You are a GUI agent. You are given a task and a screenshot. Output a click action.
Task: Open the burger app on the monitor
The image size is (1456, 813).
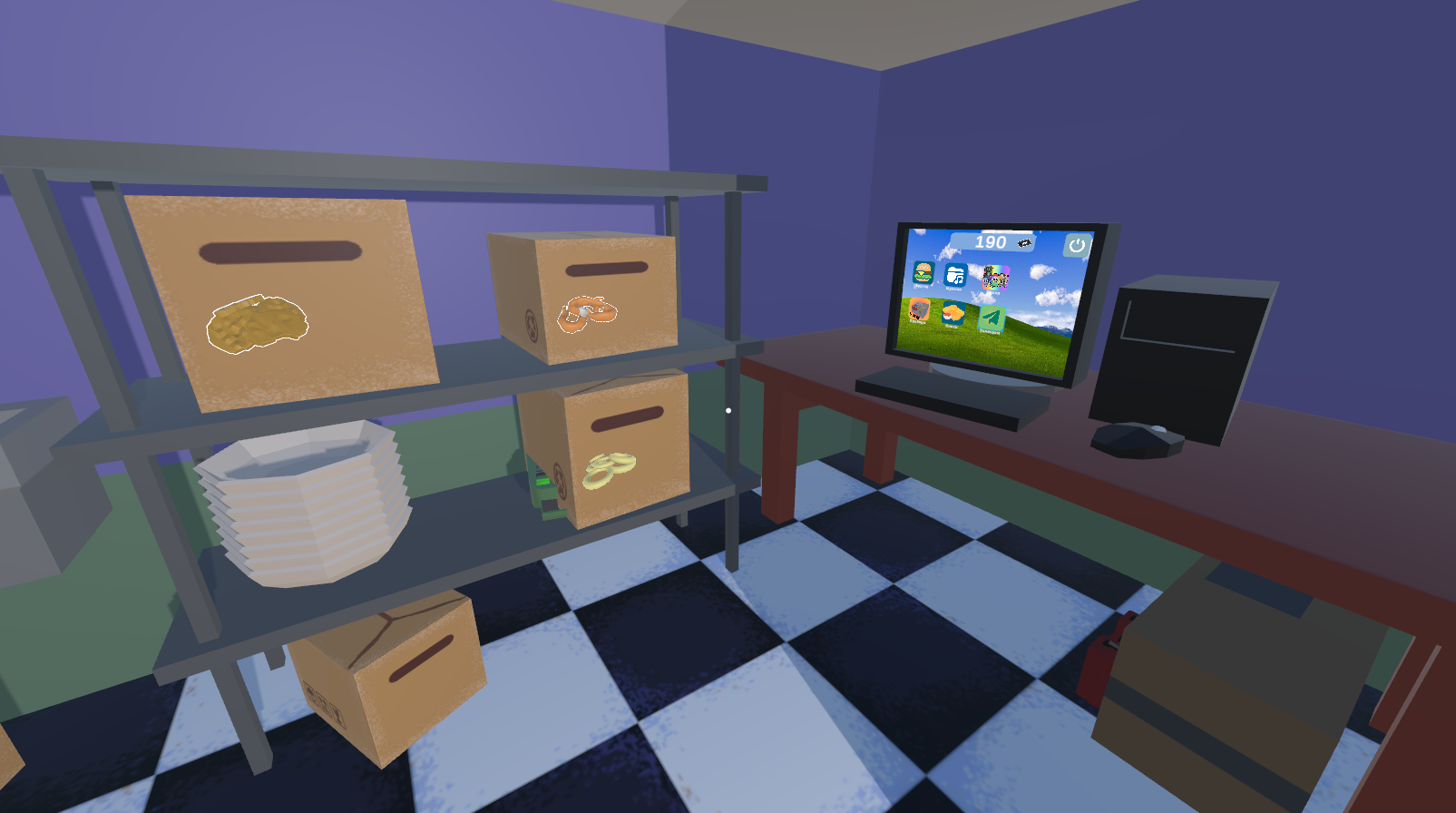click(x=923, y=272)
